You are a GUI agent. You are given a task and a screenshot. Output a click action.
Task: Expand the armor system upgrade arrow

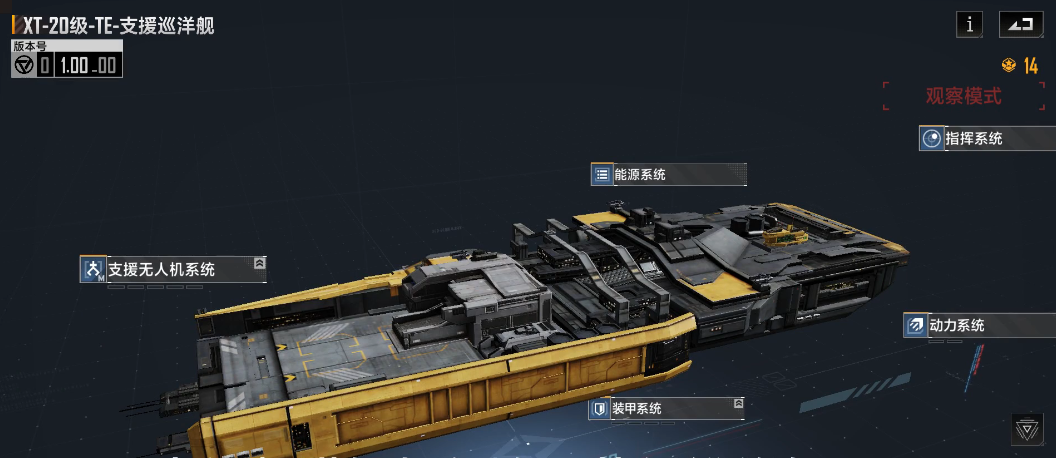(x=738, y=404)
